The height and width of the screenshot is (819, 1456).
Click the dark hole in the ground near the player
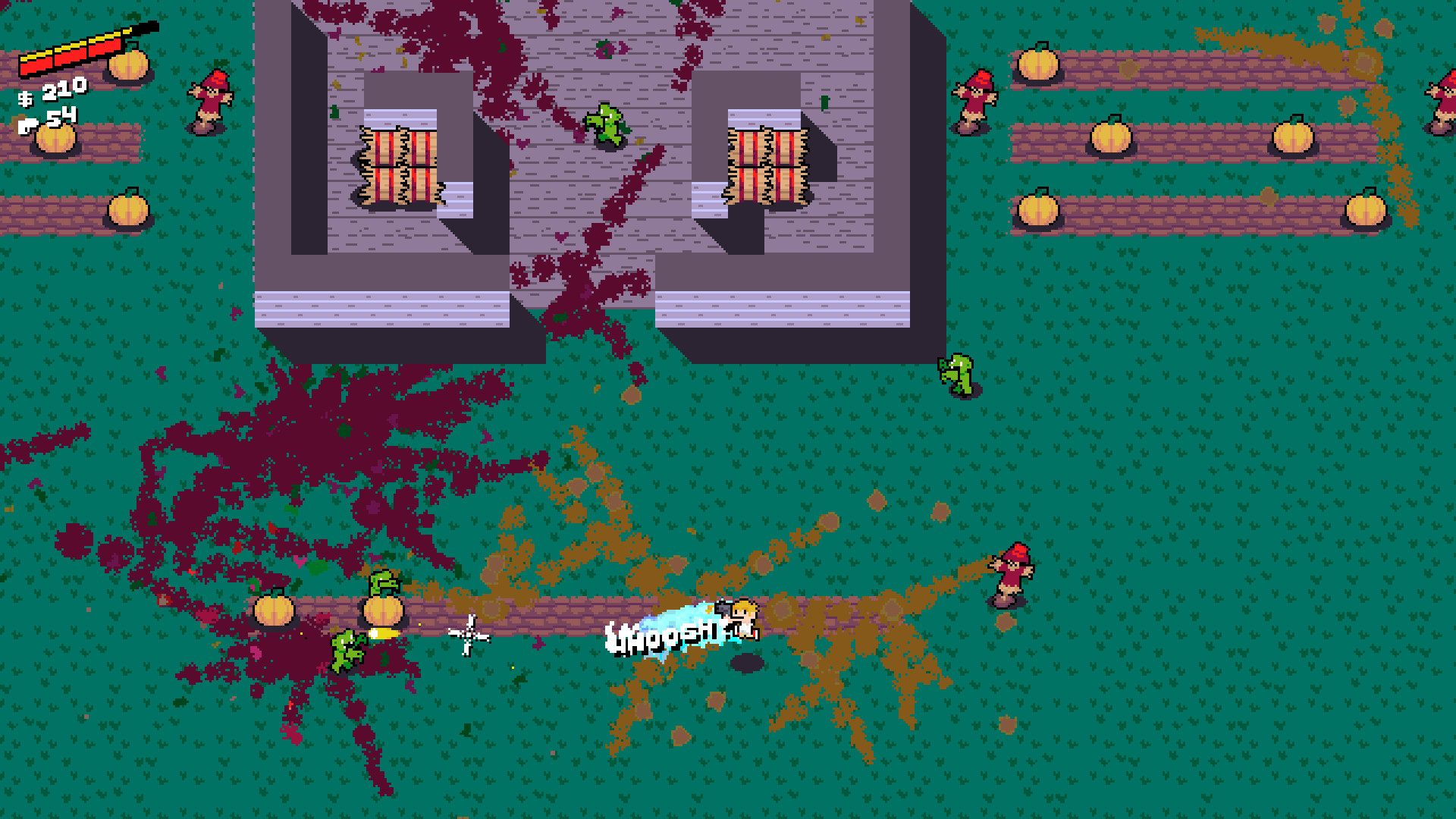(x=746, y=664)
